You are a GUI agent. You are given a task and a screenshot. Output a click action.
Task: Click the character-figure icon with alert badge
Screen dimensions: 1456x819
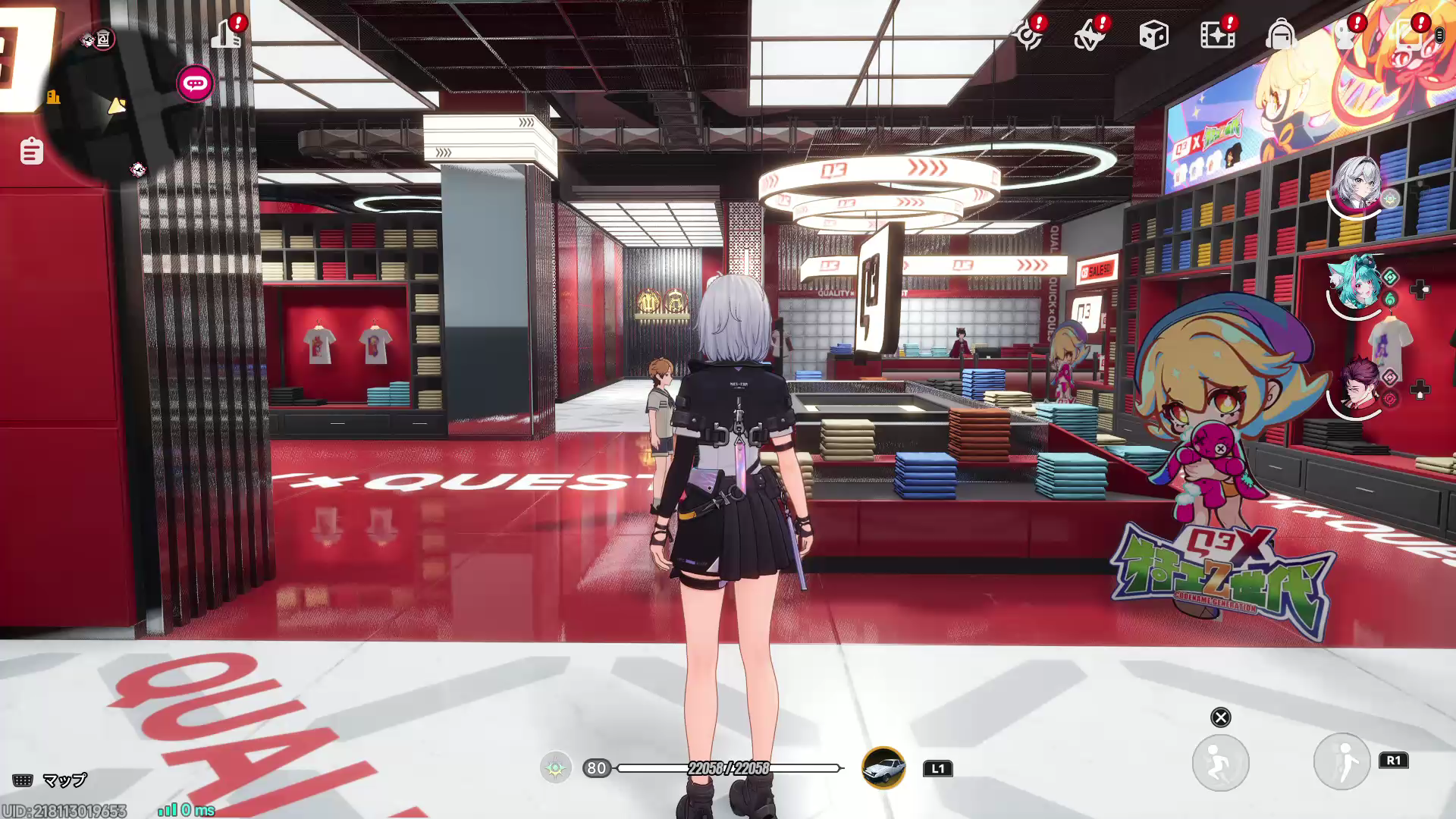pos(1345,35)
